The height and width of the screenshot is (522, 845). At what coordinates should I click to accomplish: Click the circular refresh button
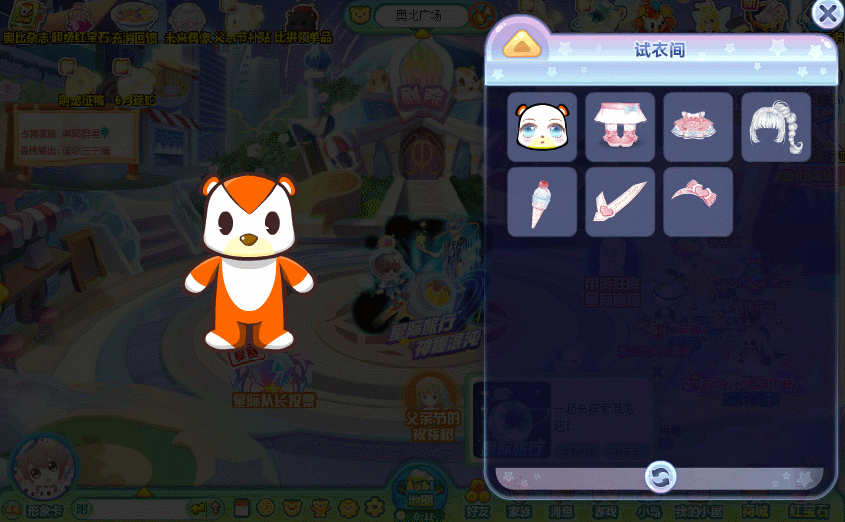pyautogui.click(x=660, y=476)
